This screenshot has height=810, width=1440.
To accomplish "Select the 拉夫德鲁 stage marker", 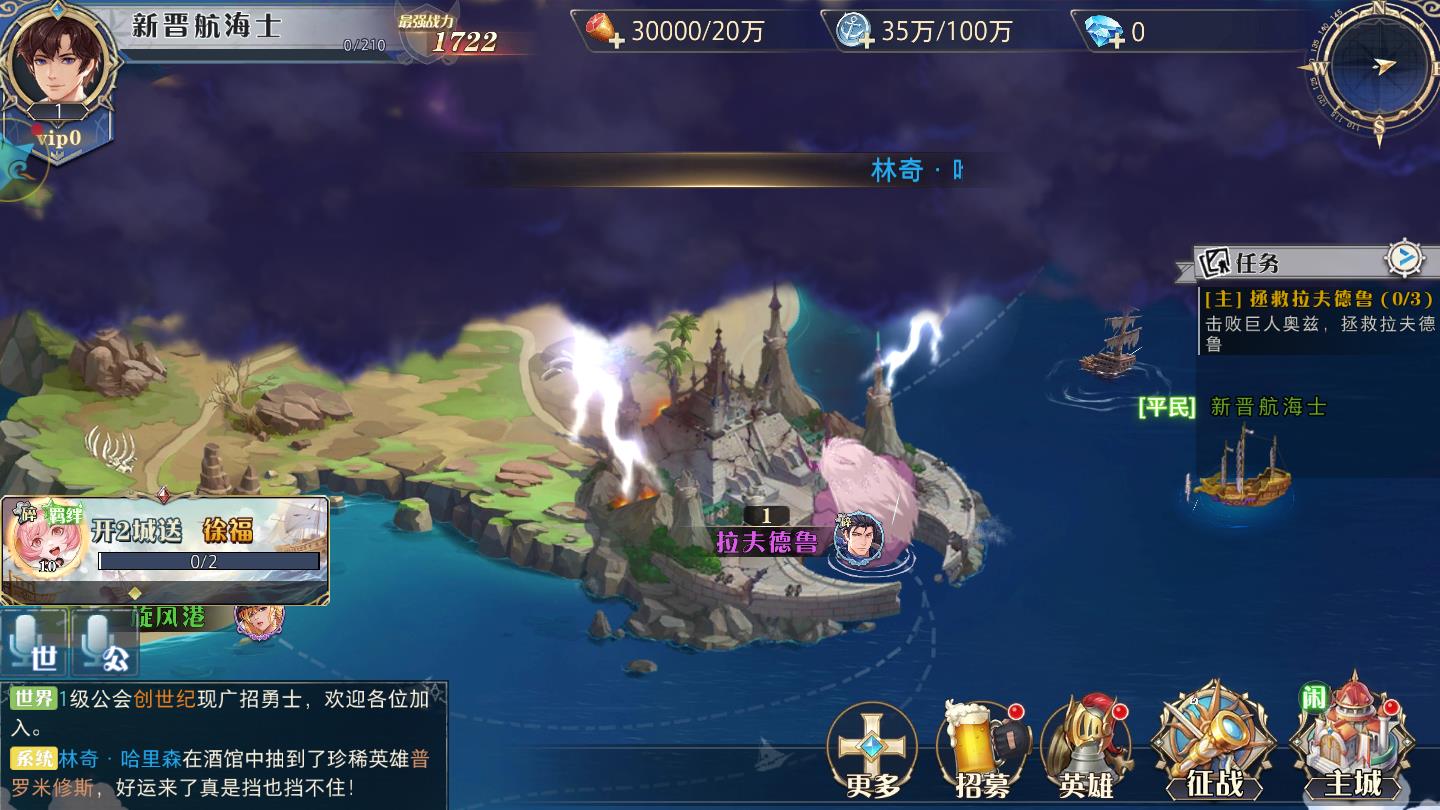I will tap(768, 541).
